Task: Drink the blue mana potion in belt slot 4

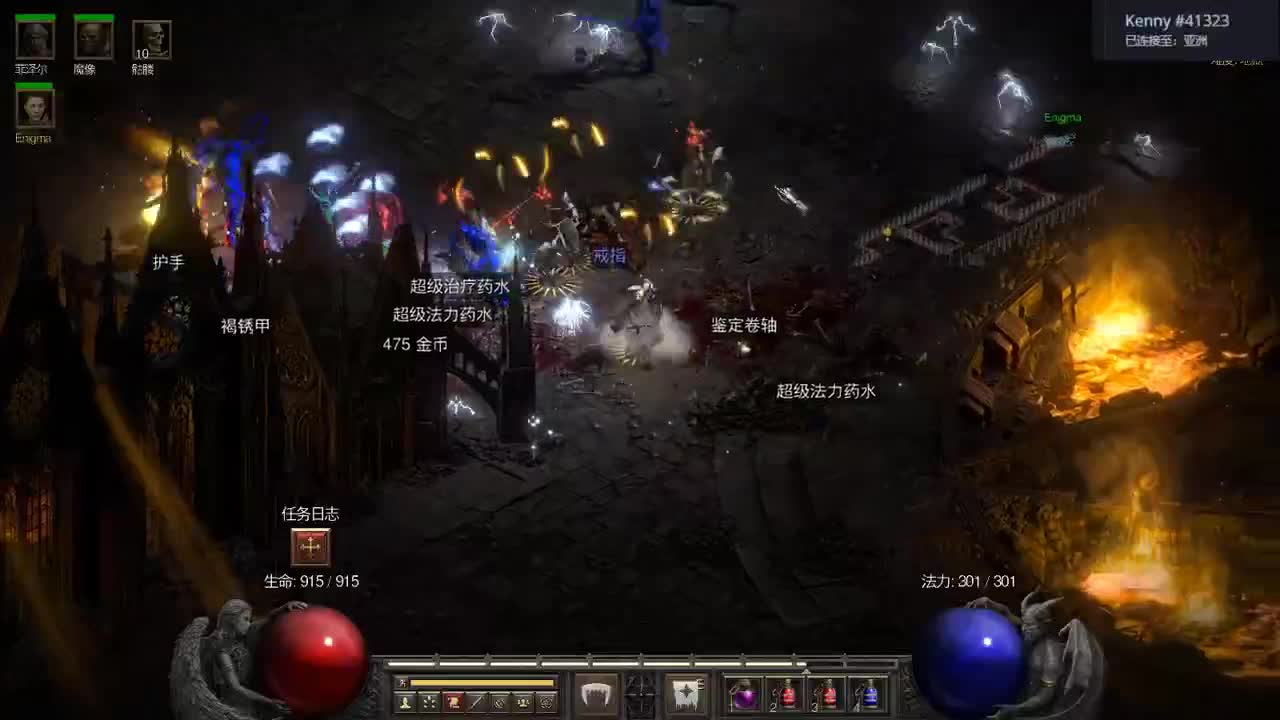Action: (x=870, y=694)
